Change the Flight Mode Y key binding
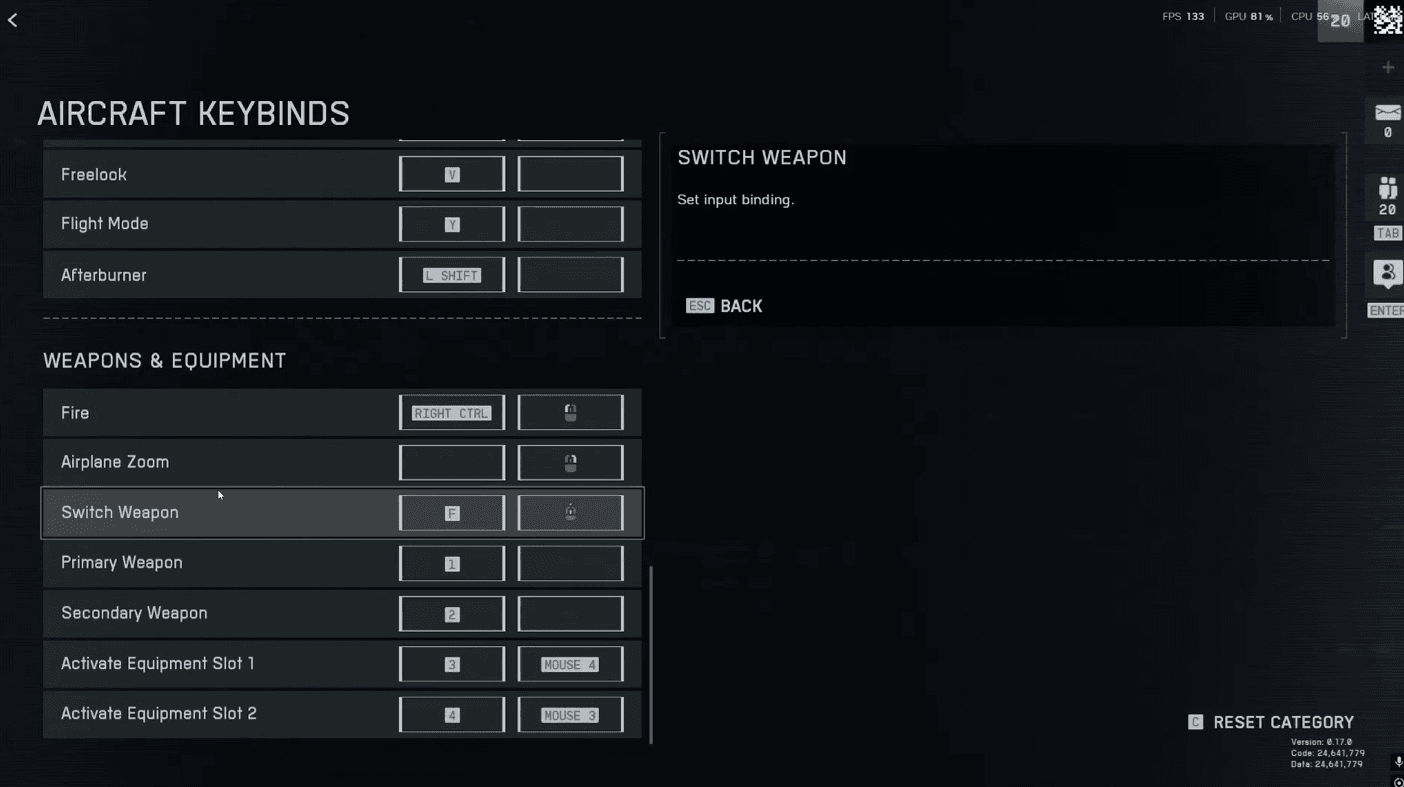Viewport: 1404px width, 787px height. pyautogui.click(x=452, y=224)
